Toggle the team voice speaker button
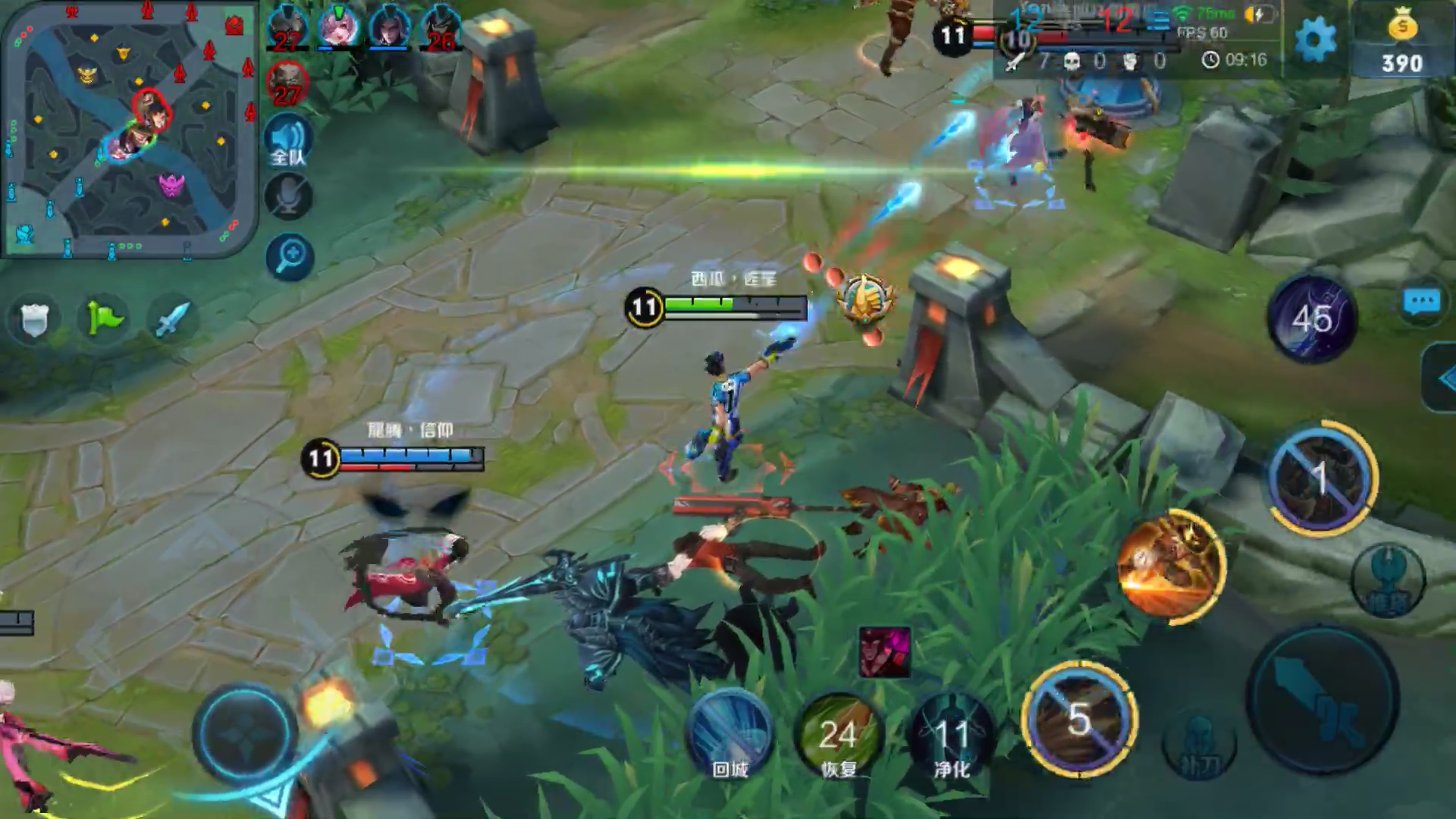Viewport: 1456px width, 819px height. [288, 141]
